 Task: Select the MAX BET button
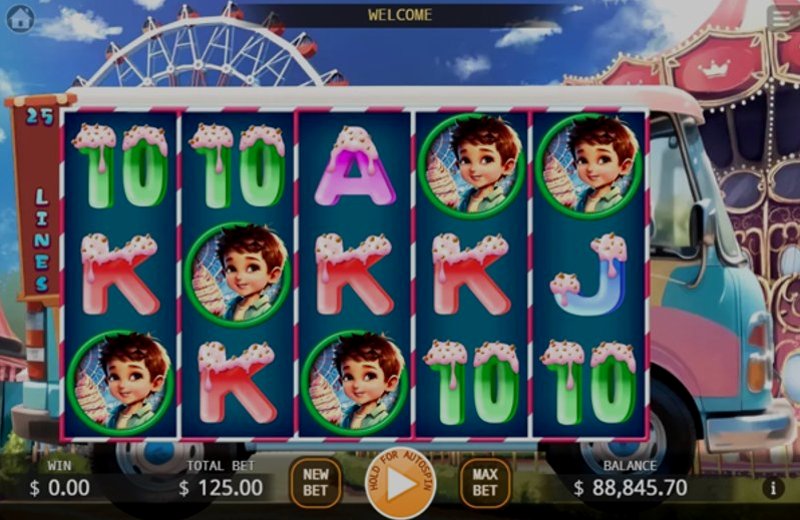tap(485, 482)
